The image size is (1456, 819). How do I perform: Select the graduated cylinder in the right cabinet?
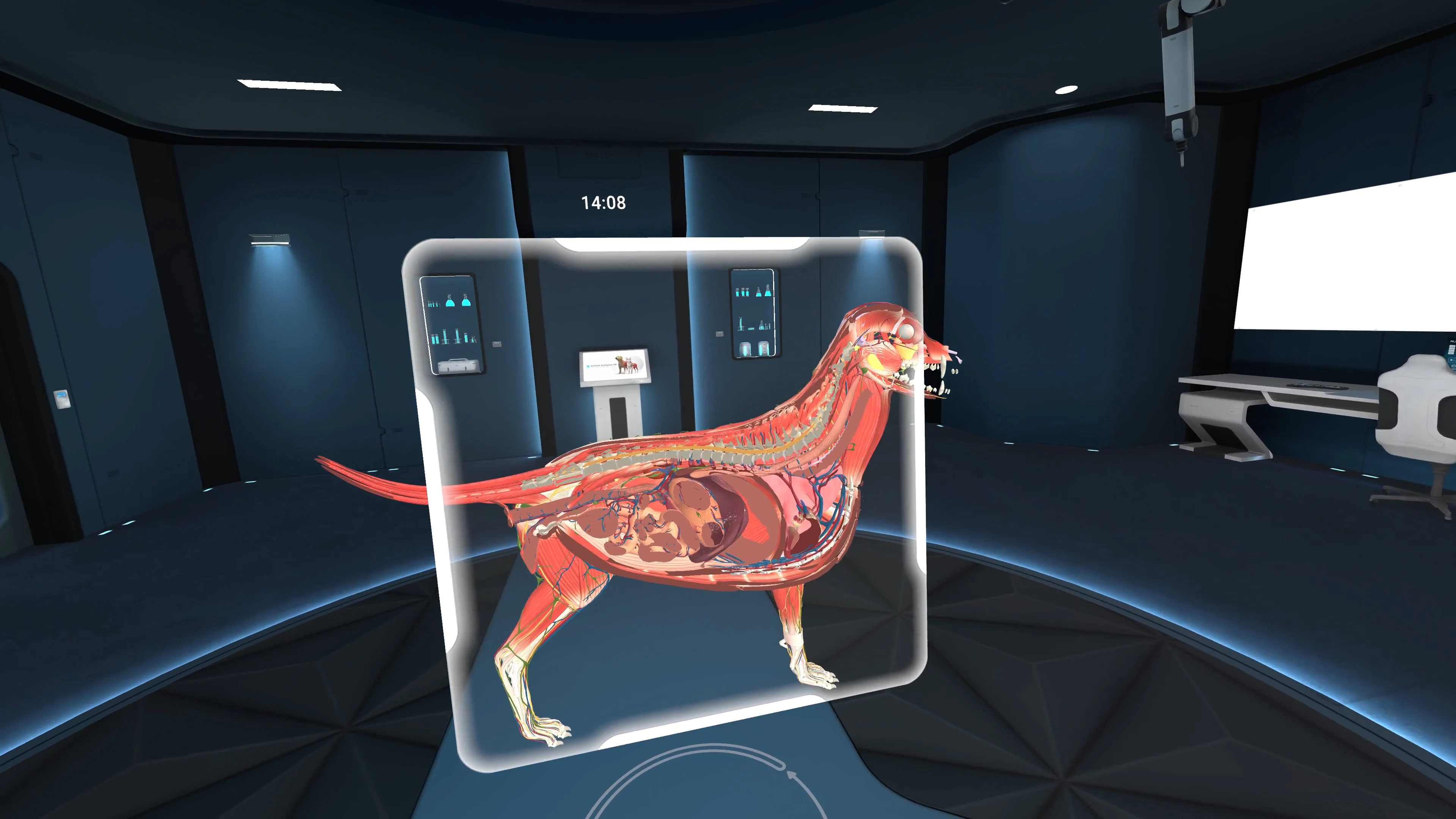pyautogui.click(x=741, y=323)
